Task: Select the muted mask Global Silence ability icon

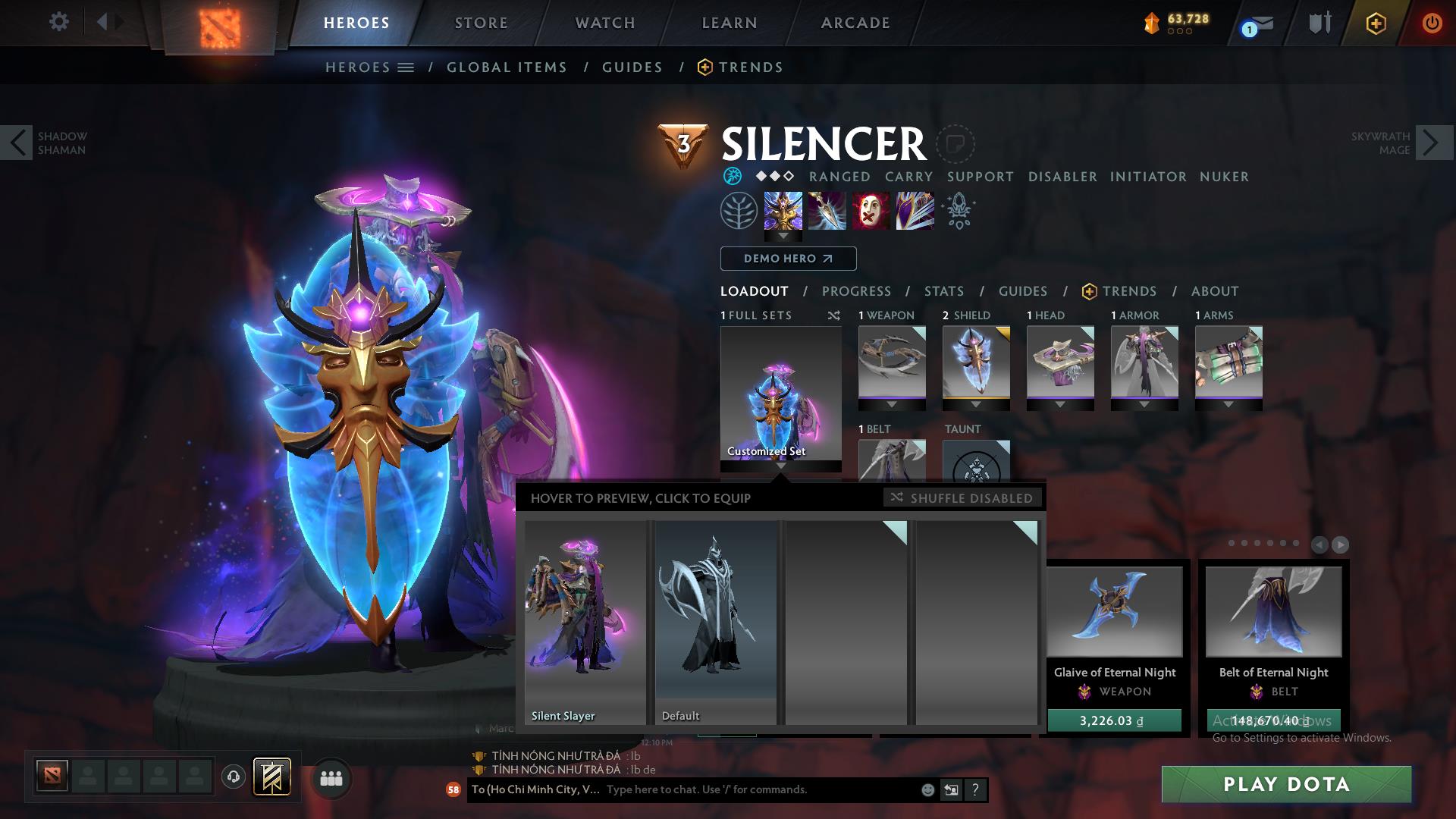Action: click(x=870, y=211)
